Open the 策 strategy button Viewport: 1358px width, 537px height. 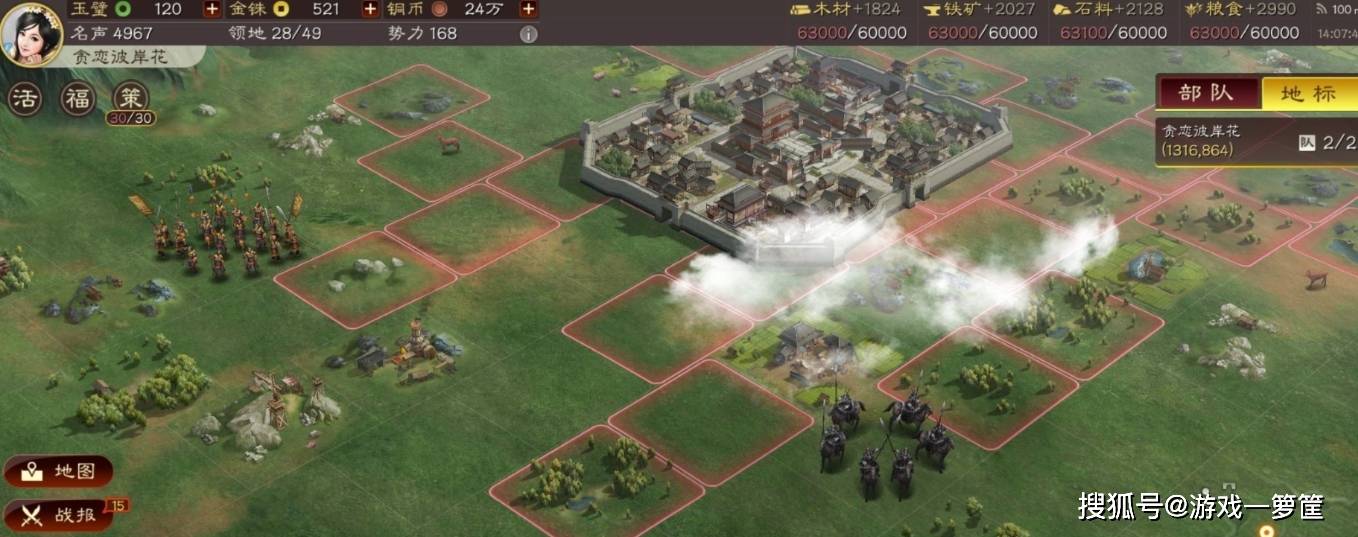point(129,99)
